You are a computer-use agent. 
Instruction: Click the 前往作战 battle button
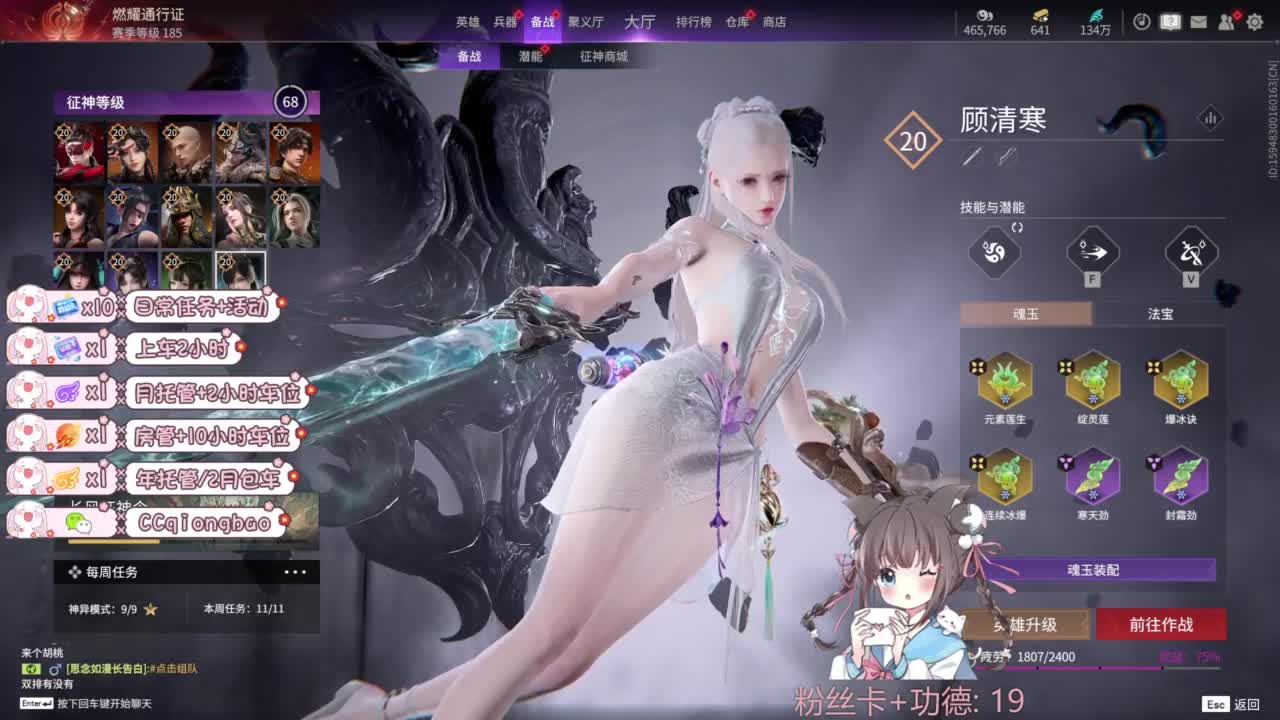click(x=1160, y=623)
